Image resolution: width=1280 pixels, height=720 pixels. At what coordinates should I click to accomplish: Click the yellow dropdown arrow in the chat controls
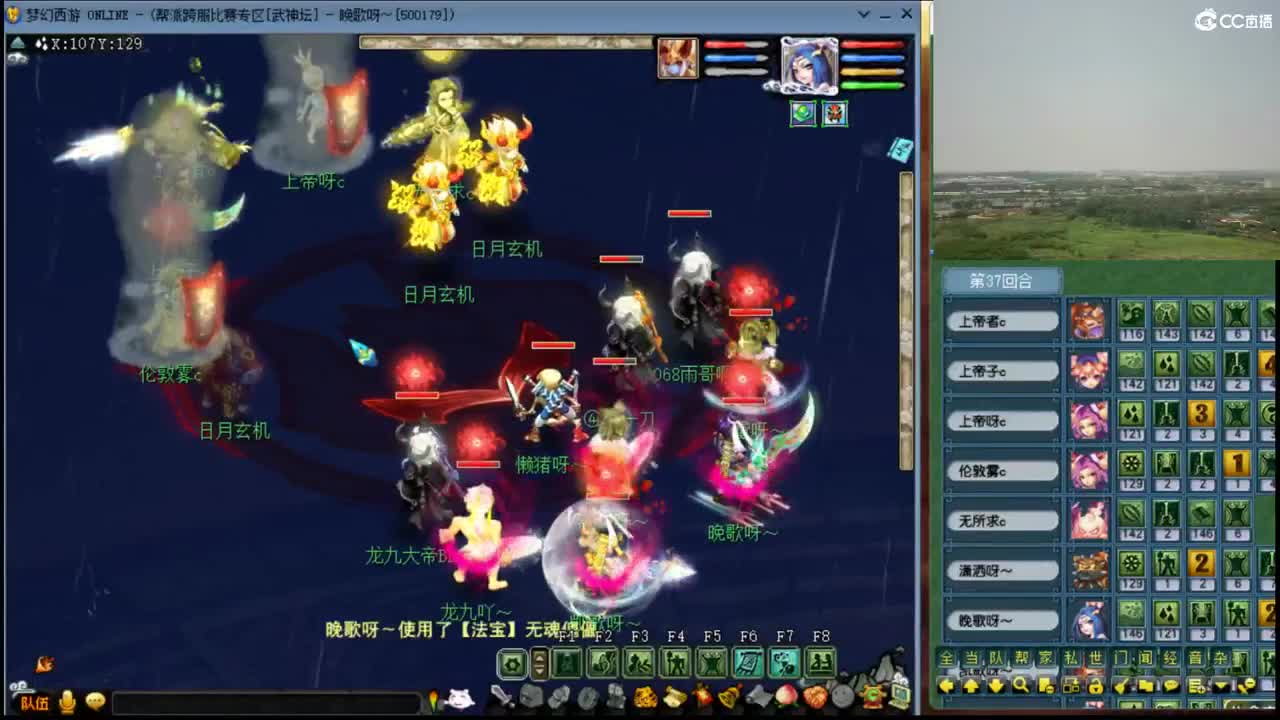tap(1221, 685)
